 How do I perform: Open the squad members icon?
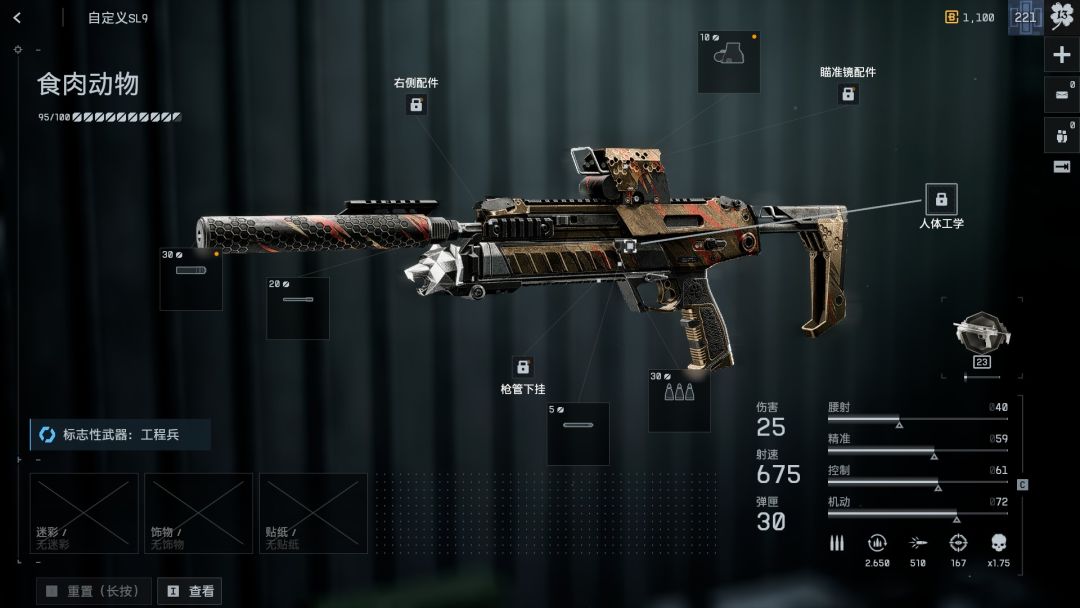point(1061,134)
